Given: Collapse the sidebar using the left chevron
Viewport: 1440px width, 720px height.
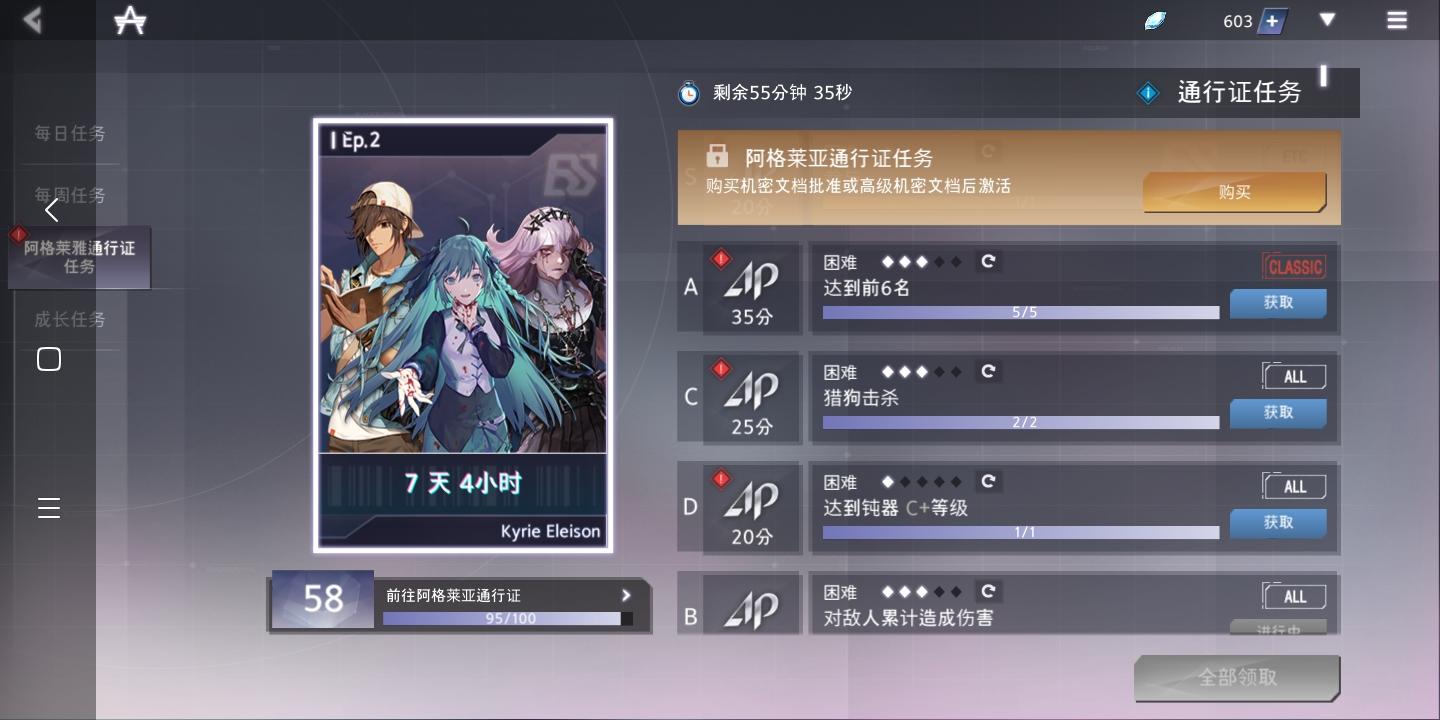Looking at the screenshot, I should point(51,210).
